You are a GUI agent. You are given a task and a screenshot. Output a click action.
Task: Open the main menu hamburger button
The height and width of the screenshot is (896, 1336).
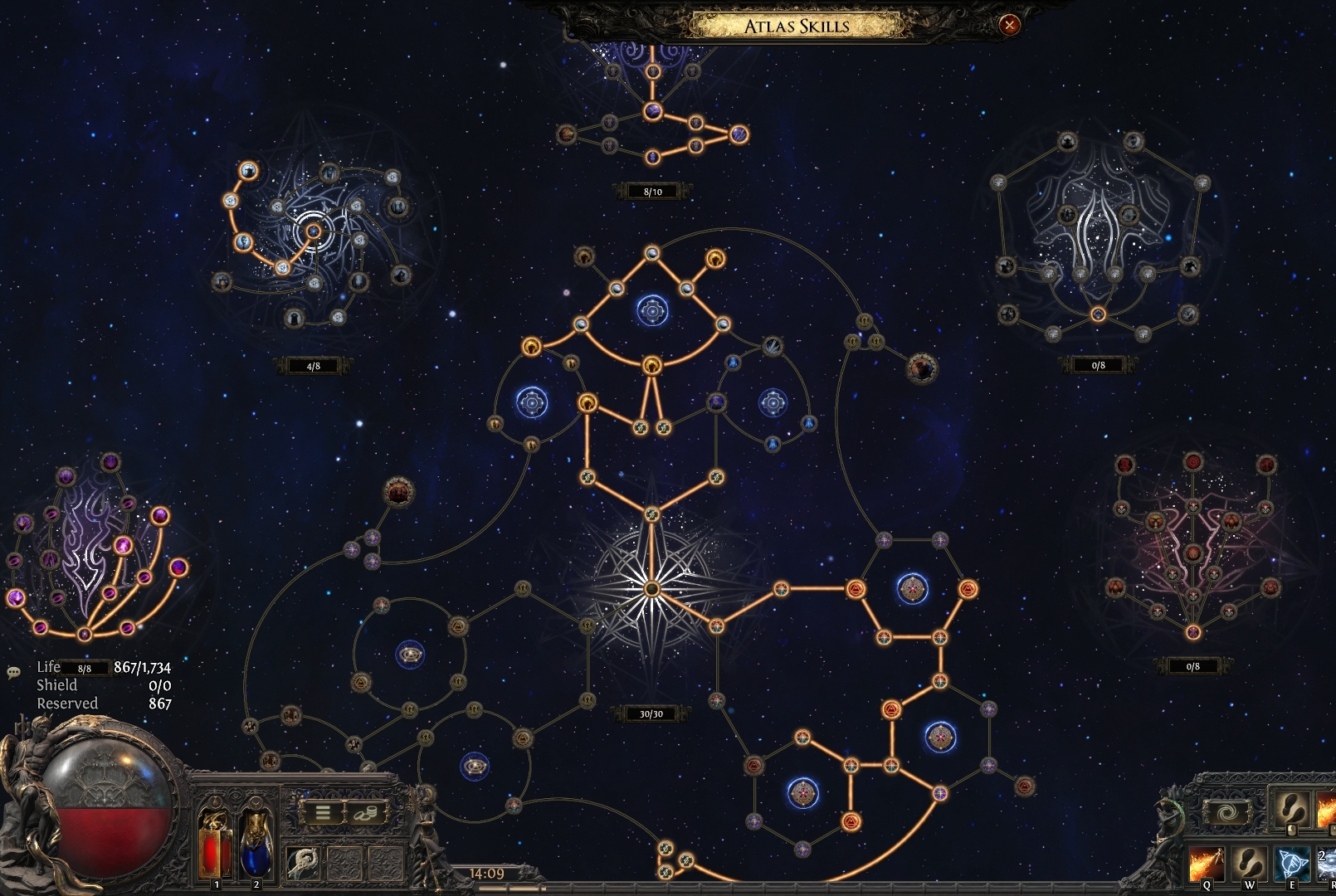click(x=323, y=813)
